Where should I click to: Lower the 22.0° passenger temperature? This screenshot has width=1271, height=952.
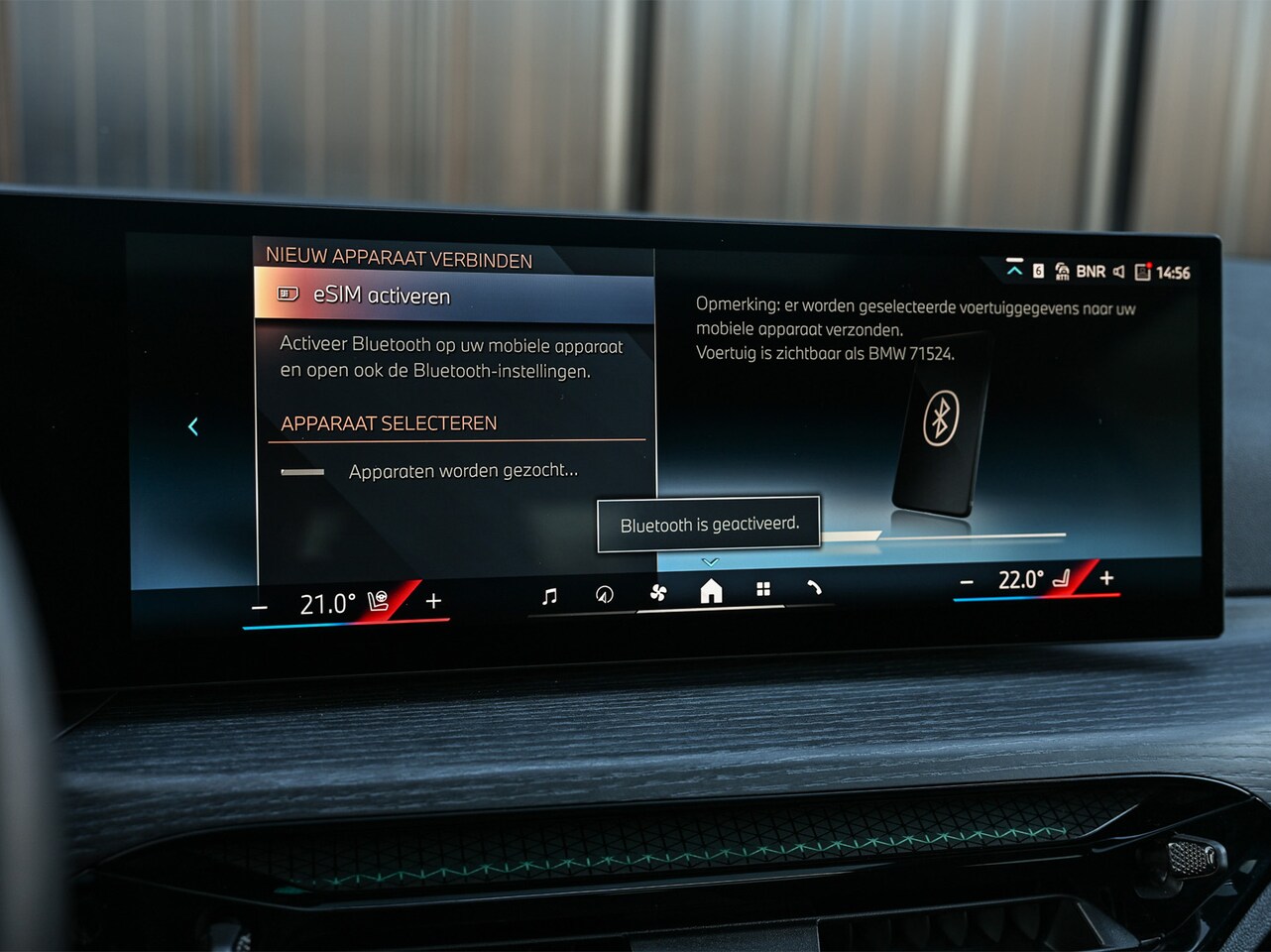967,582
